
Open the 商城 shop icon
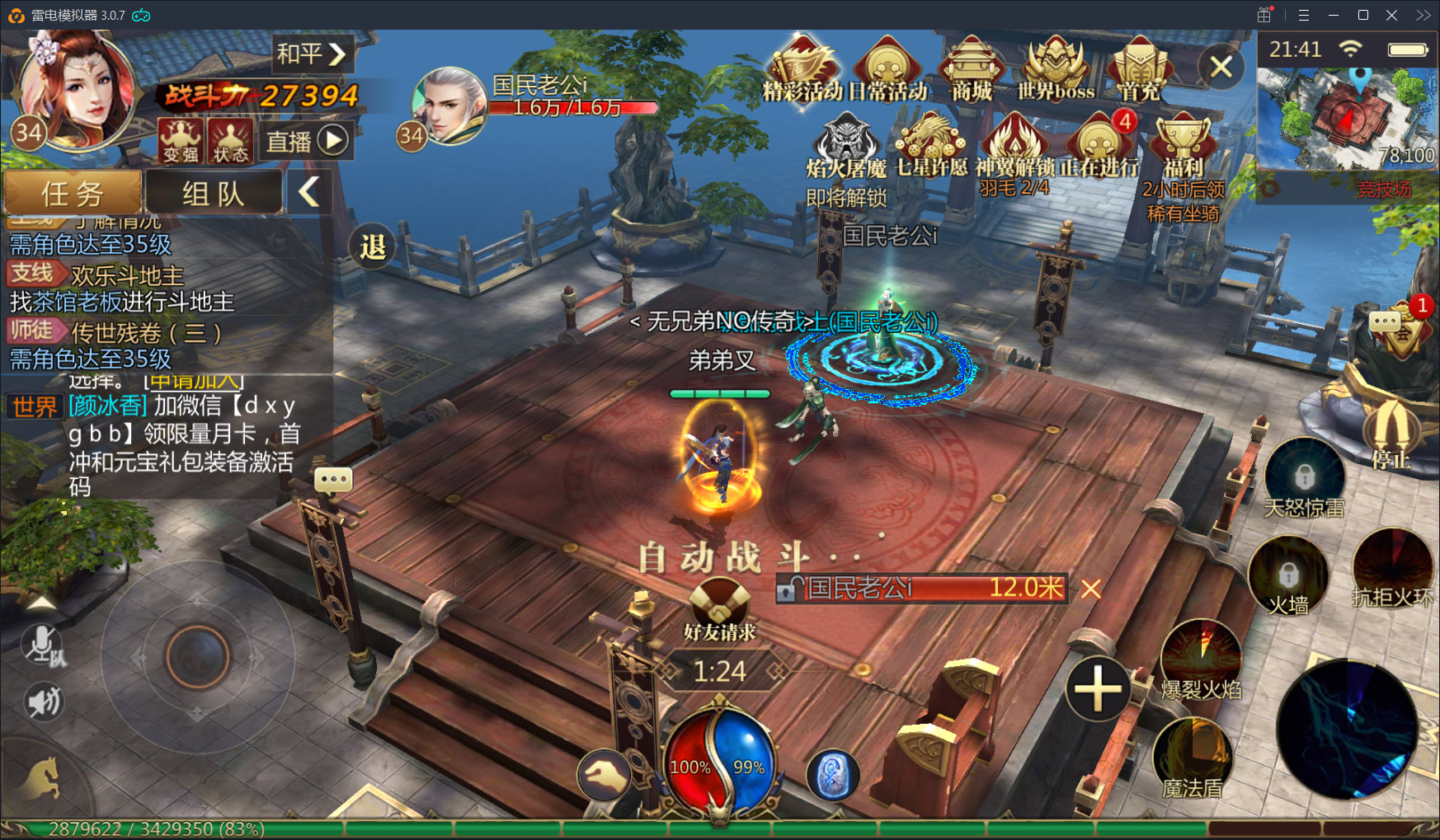(x=972, y=68)
